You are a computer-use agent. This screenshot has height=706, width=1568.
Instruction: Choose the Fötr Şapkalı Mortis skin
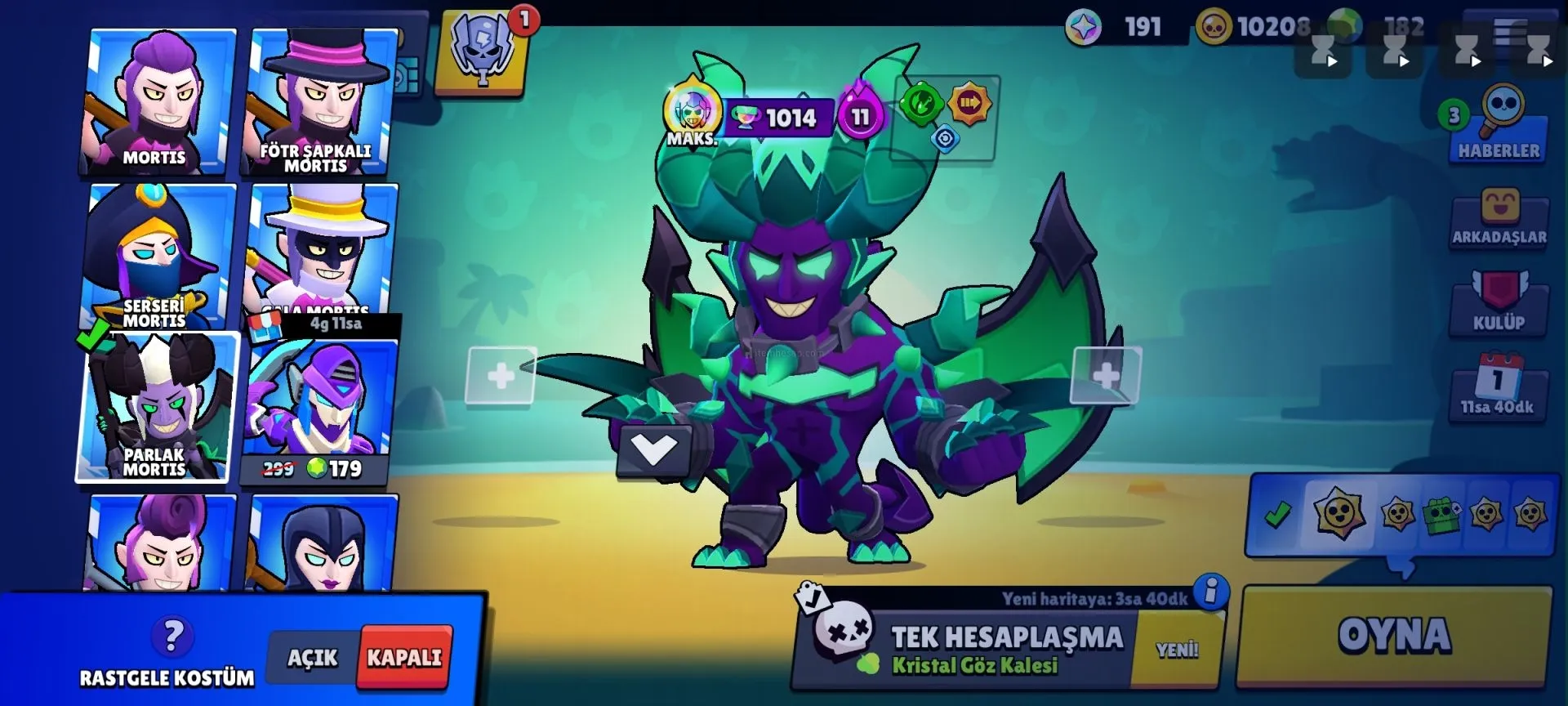click(x=320, y=101)
